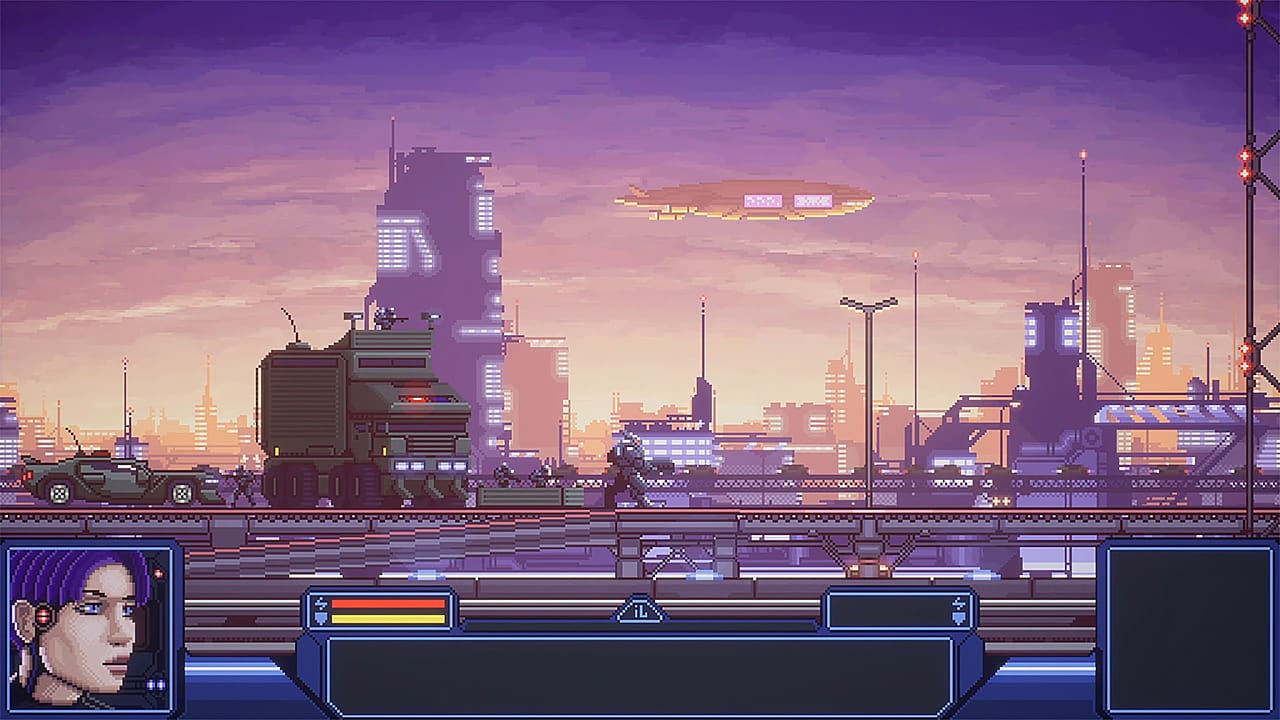
Task: Select the twin blue dots under the portrait
Action: (156, 684)
